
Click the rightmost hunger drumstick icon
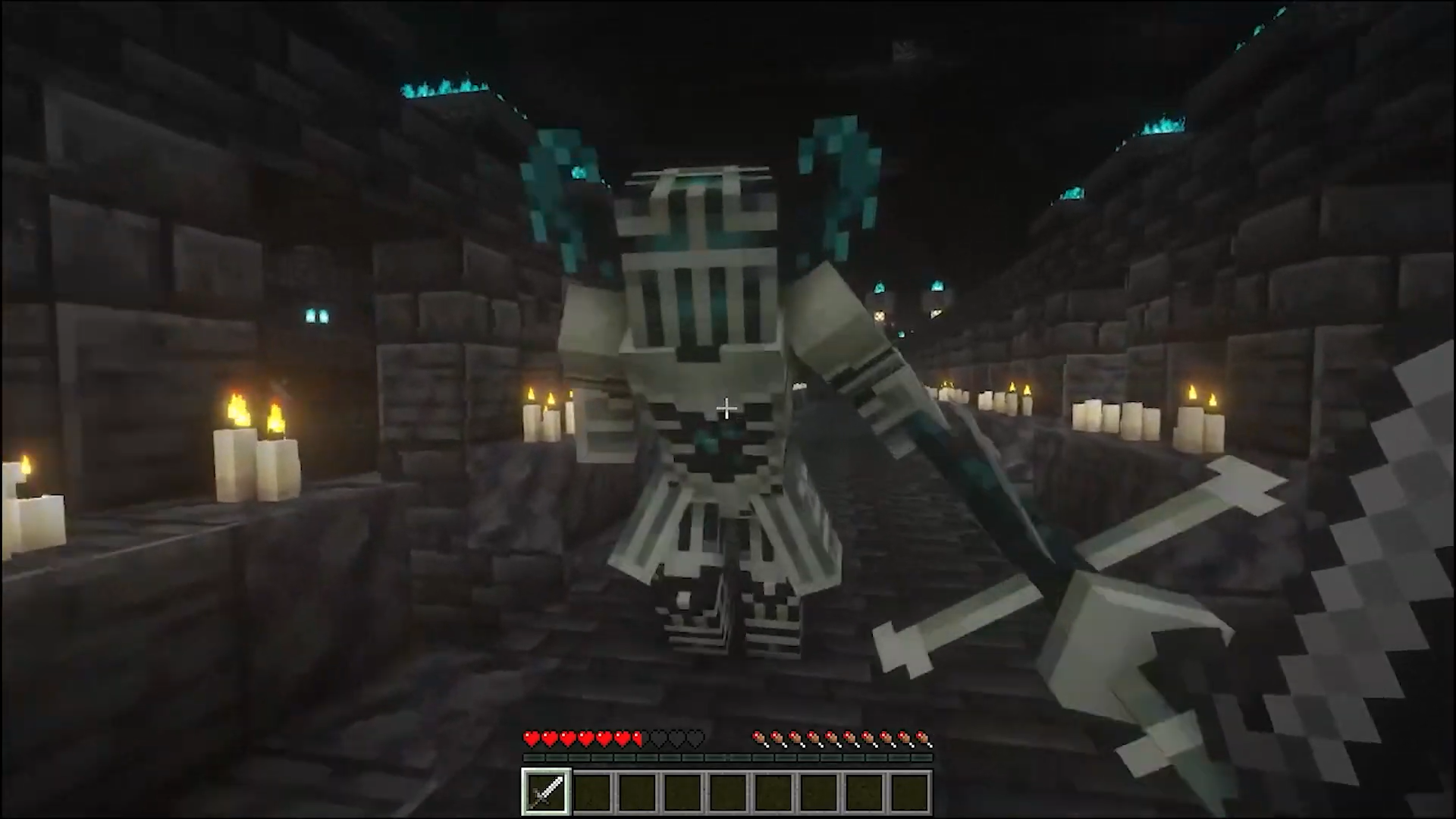[x=925, y=738]
